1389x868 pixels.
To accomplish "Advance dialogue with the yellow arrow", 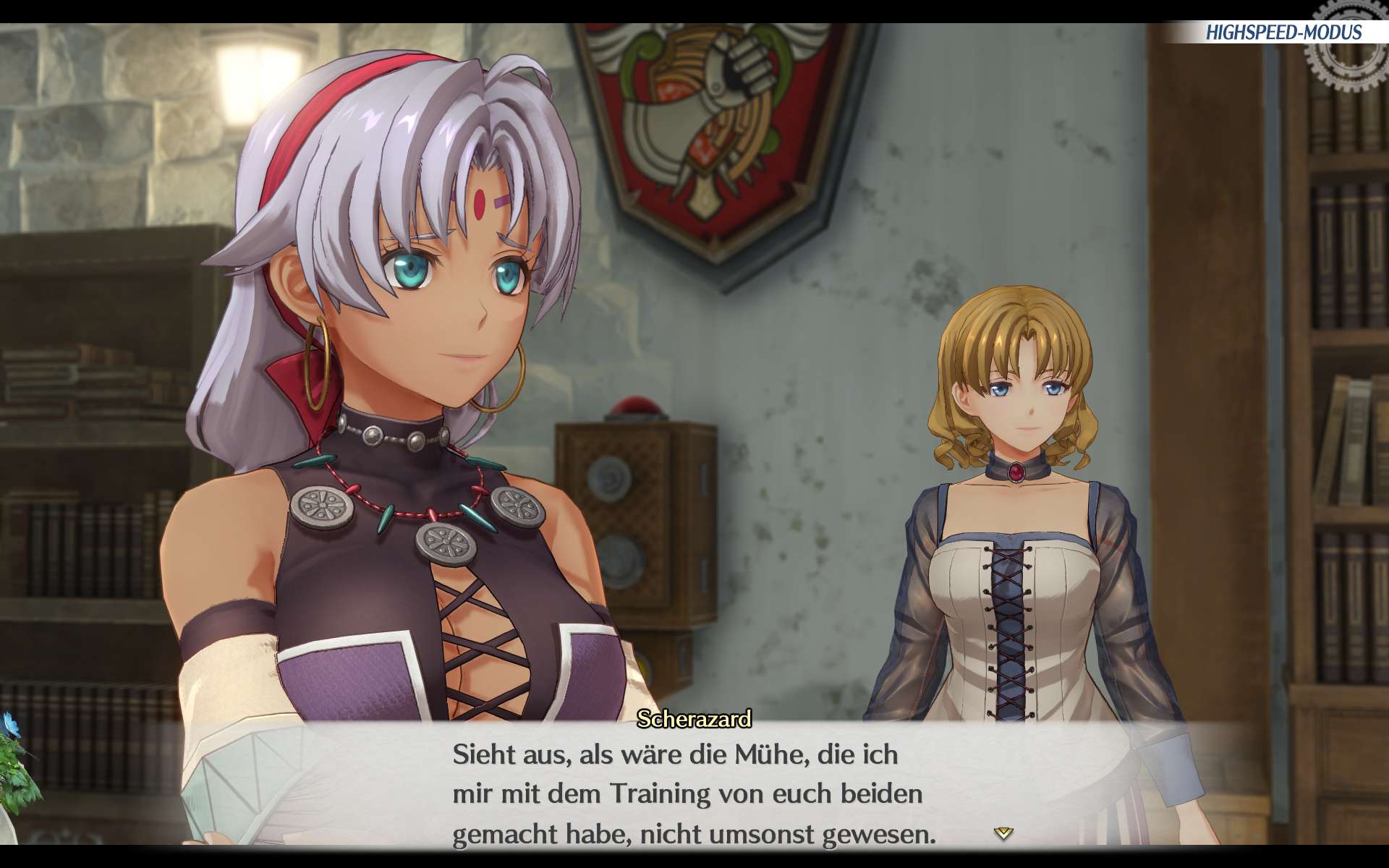I will (1003, 833).
